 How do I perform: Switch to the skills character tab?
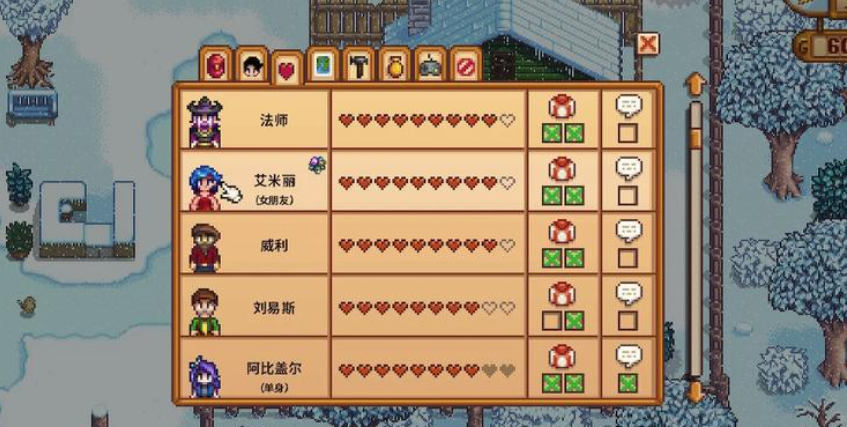click(253, 66)
